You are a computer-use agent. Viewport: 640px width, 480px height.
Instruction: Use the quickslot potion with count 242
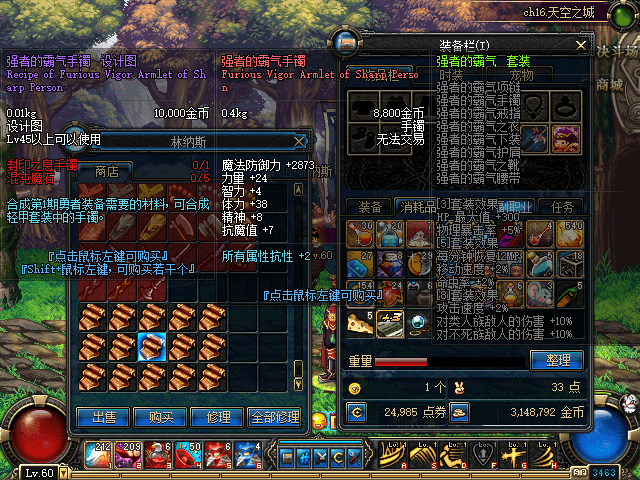(98, 455)
